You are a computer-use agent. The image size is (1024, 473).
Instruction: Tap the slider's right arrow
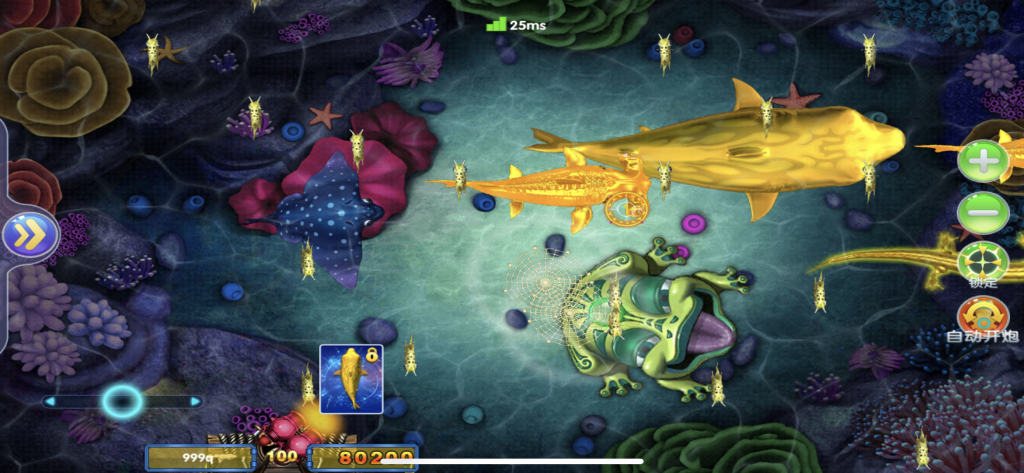point(196,402)
